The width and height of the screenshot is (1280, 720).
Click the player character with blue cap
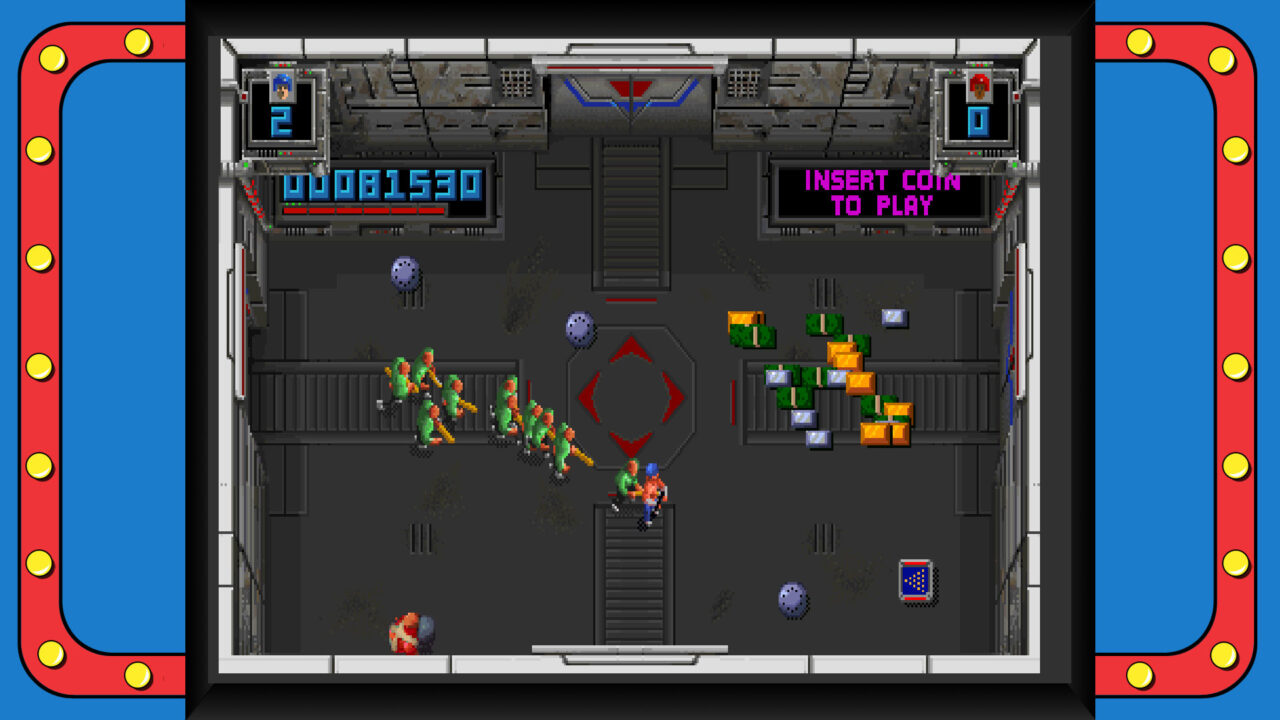pos(650,492)
